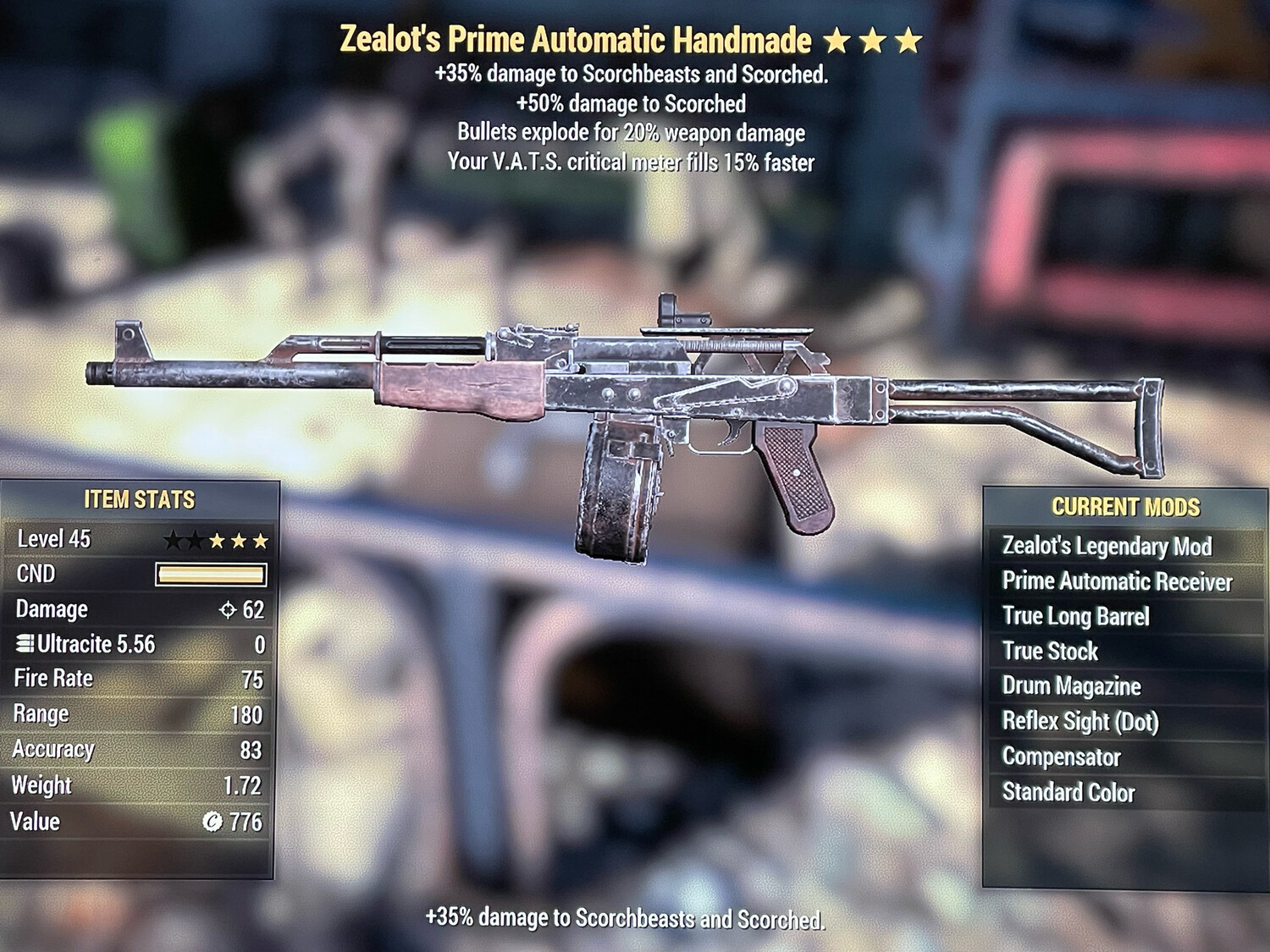Image resolution: width=1270 pixels, height=952 pixels.
Task: Expand the Drum Magazine mod entry
Action: pyautogui.click(x=1071, y=687)
